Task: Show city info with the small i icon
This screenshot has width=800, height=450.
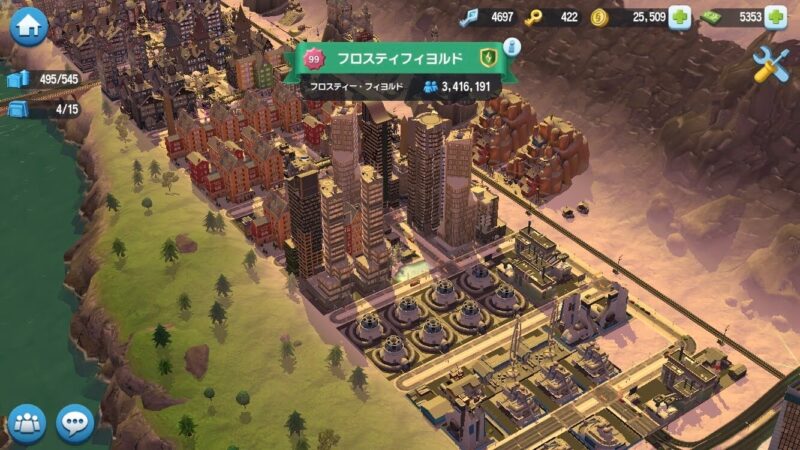Action: (512, 46)
